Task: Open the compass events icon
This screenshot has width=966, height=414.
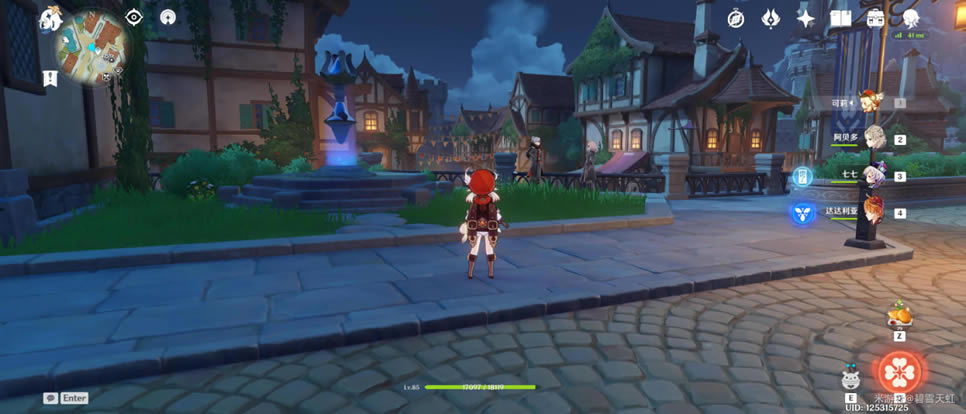Action: [x=736, y=18]
